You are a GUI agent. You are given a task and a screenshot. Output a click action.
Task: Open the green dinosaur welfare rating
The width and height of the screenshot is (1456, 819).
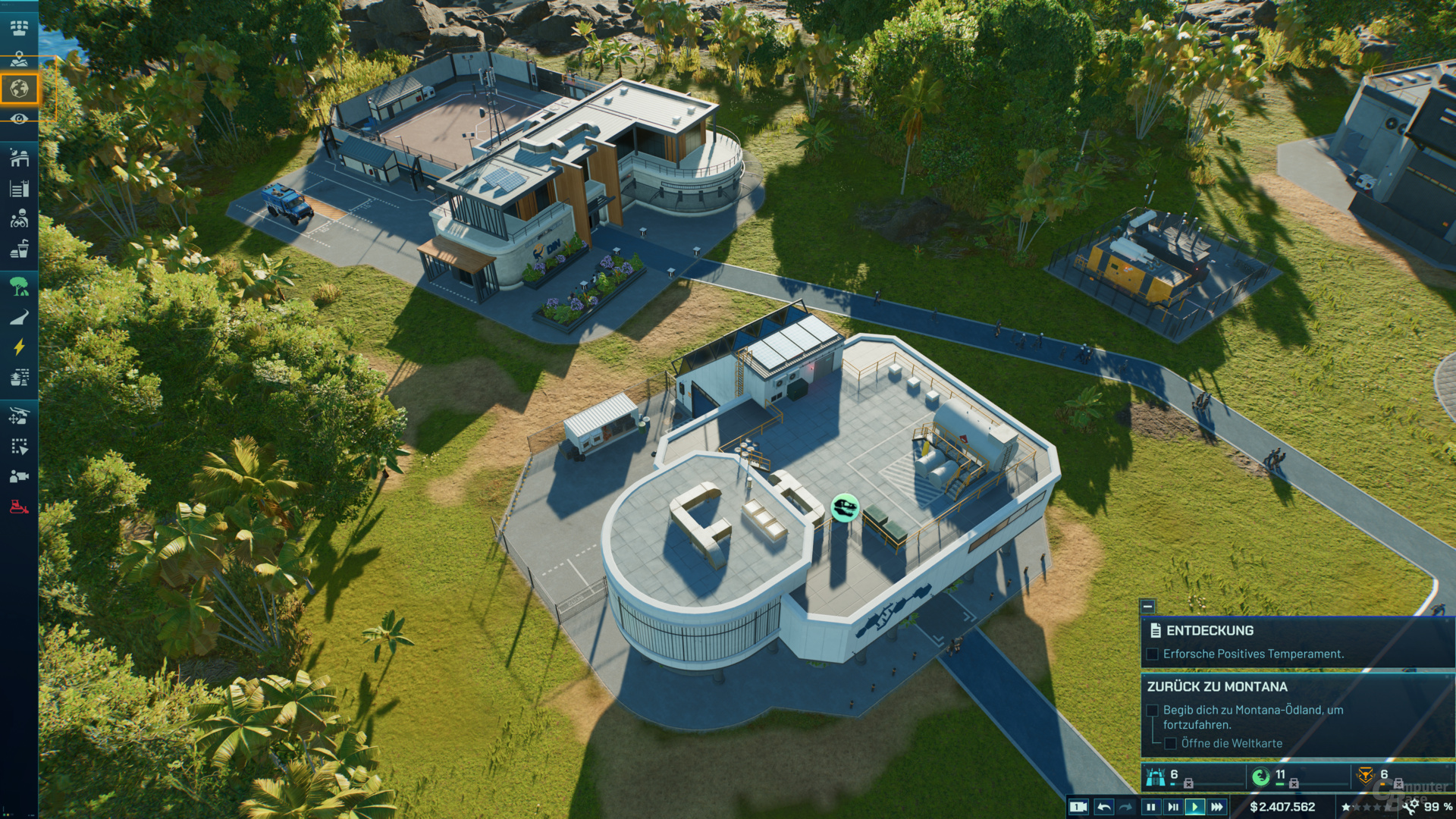[x=1260, y=777]
